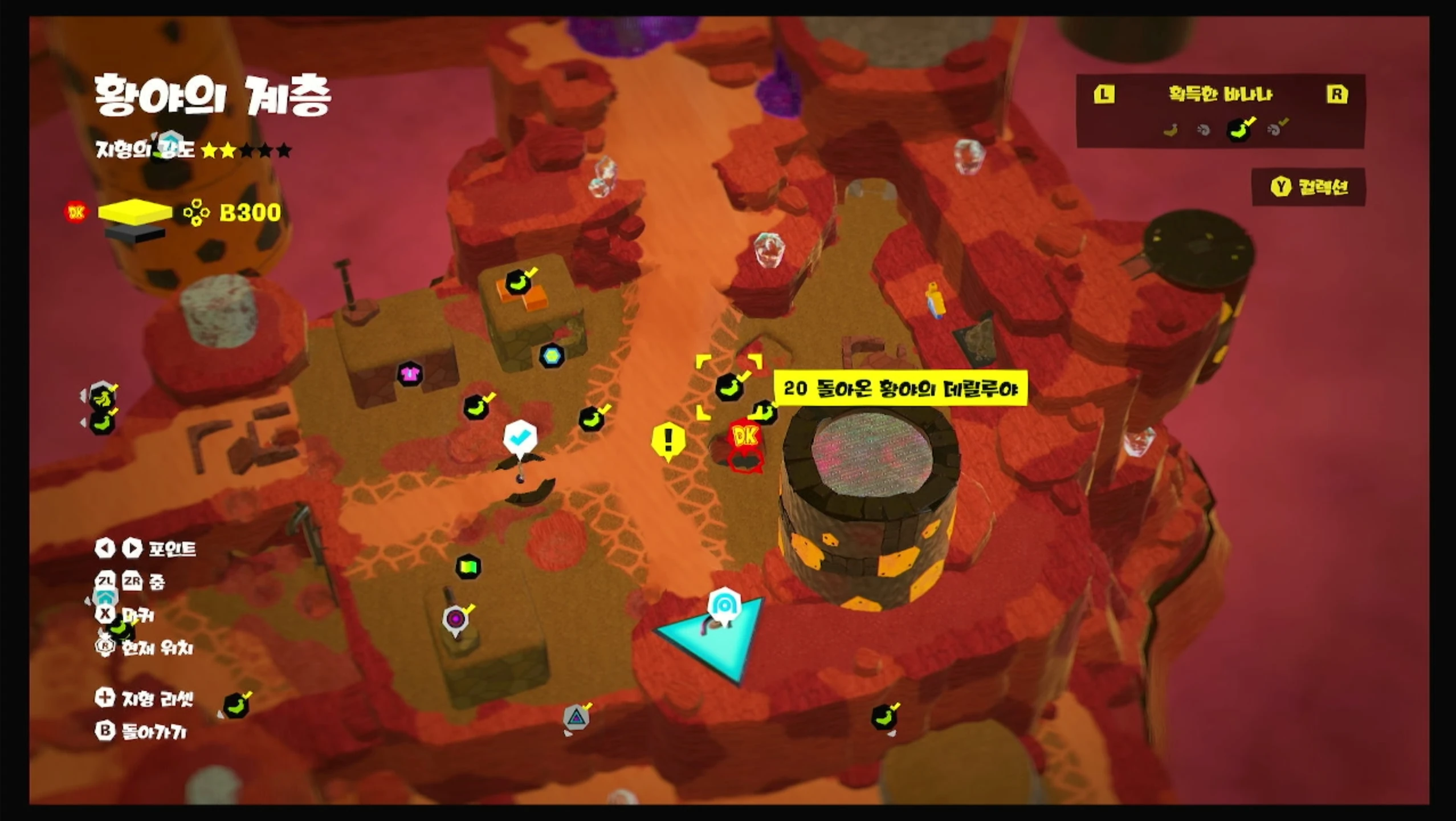The height and width of the screenshot is (821, 1456).
Task: Select the white pin with cyan arch
Action: click(x=724, y=604)
